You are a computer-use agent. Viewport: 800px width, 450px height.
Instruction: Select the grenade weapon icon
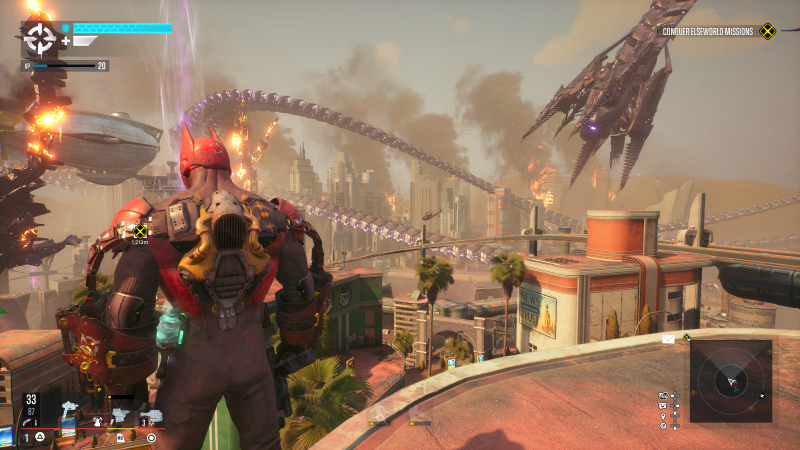[x=96, y=422]
